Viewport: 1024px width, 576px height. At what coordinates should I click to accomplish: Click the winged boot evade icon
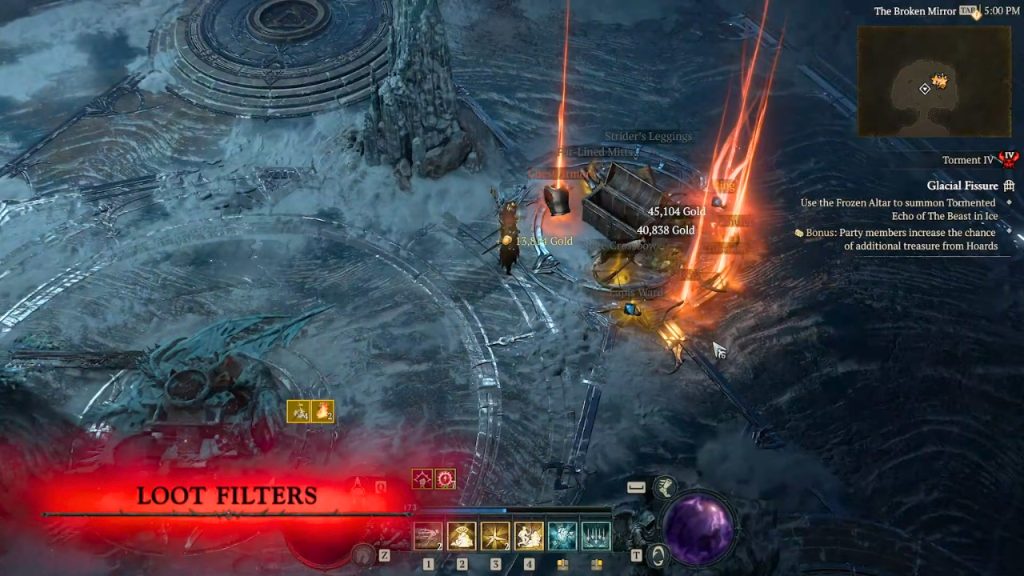(665, 488)
